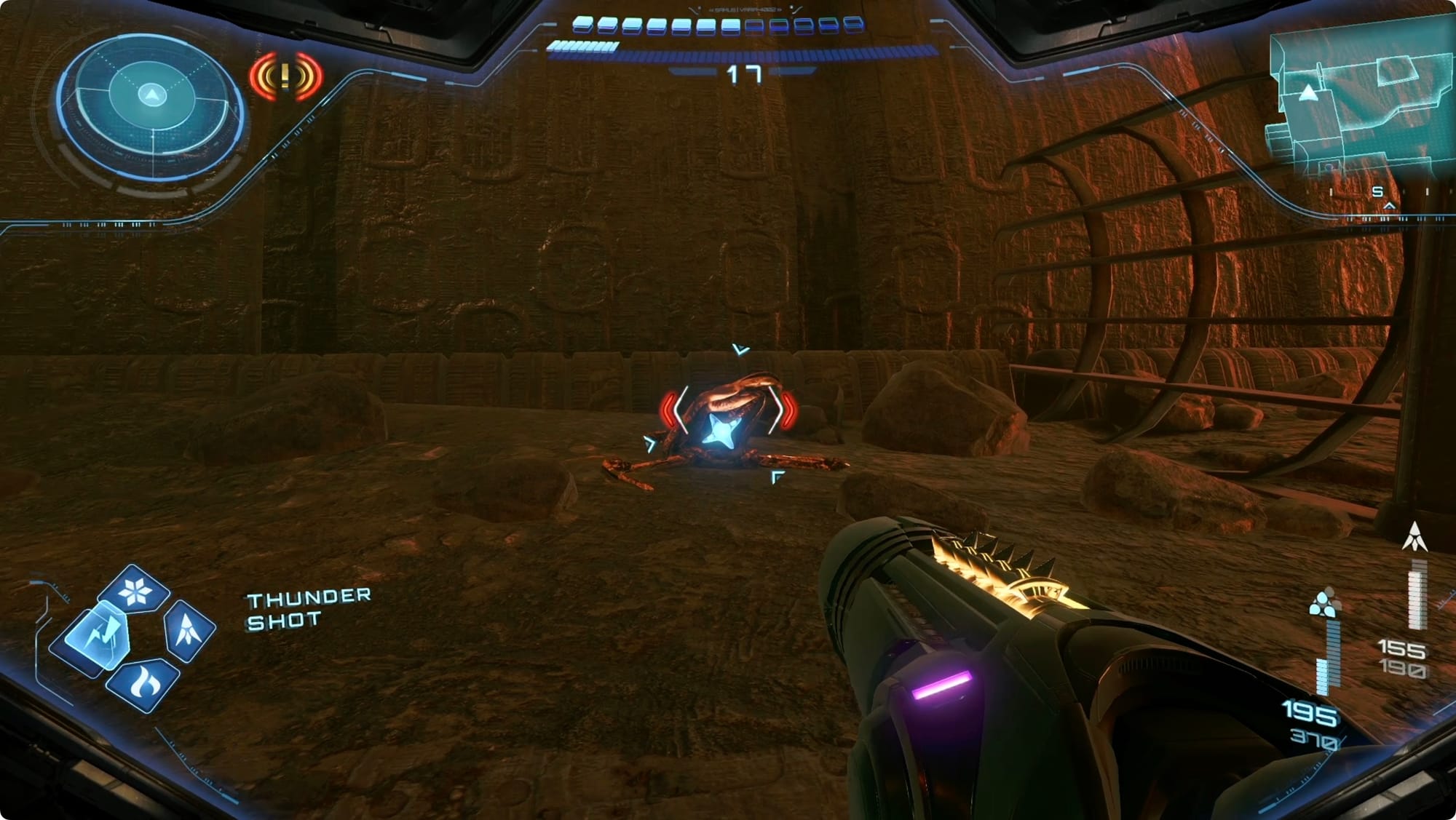Click the triple-orb shot ammo icon
The image size is (1456, 820).
tap(1324, 604)
